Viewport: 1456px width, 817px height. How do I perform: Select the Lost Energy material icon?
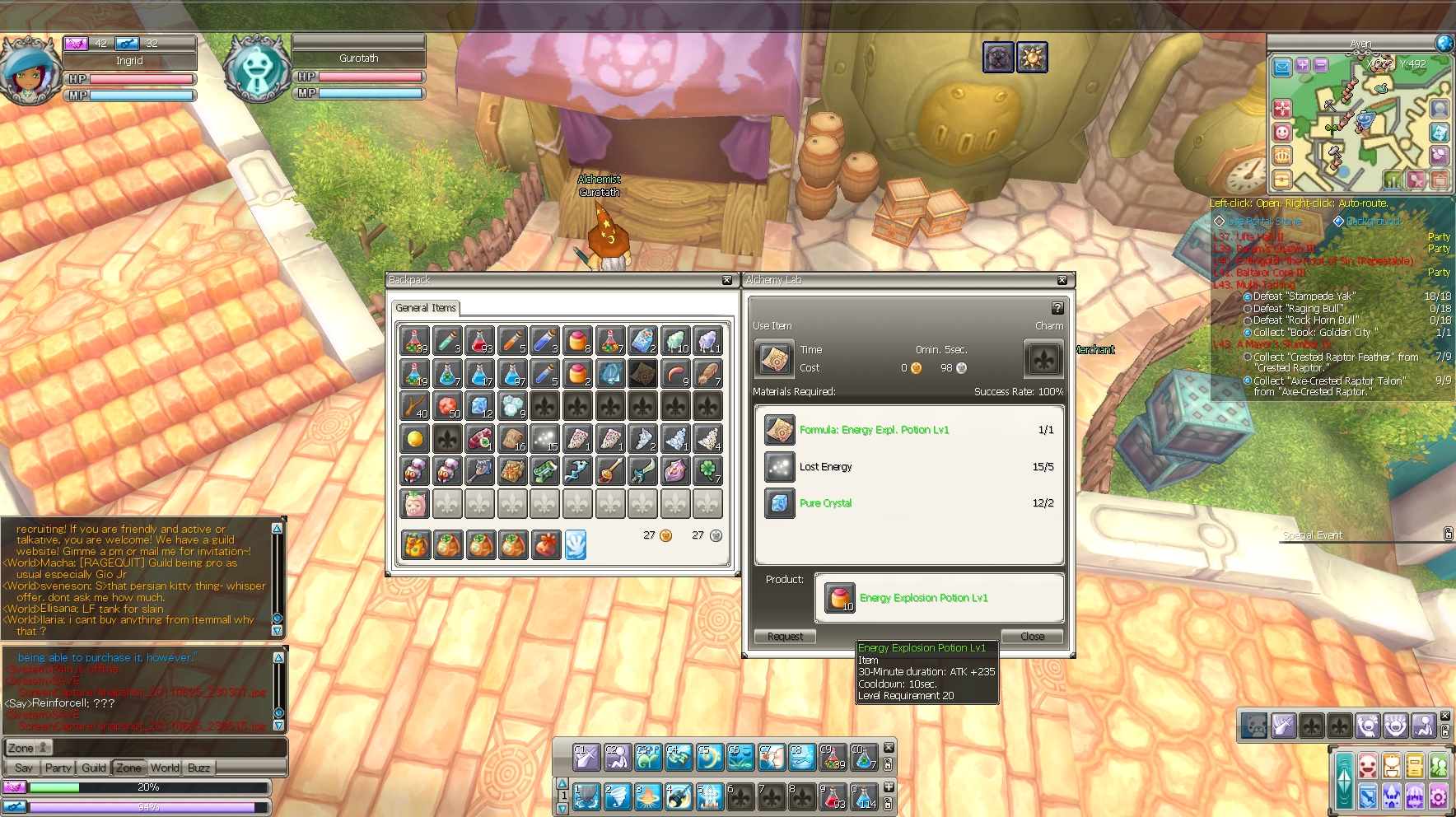tap(779, 466)
